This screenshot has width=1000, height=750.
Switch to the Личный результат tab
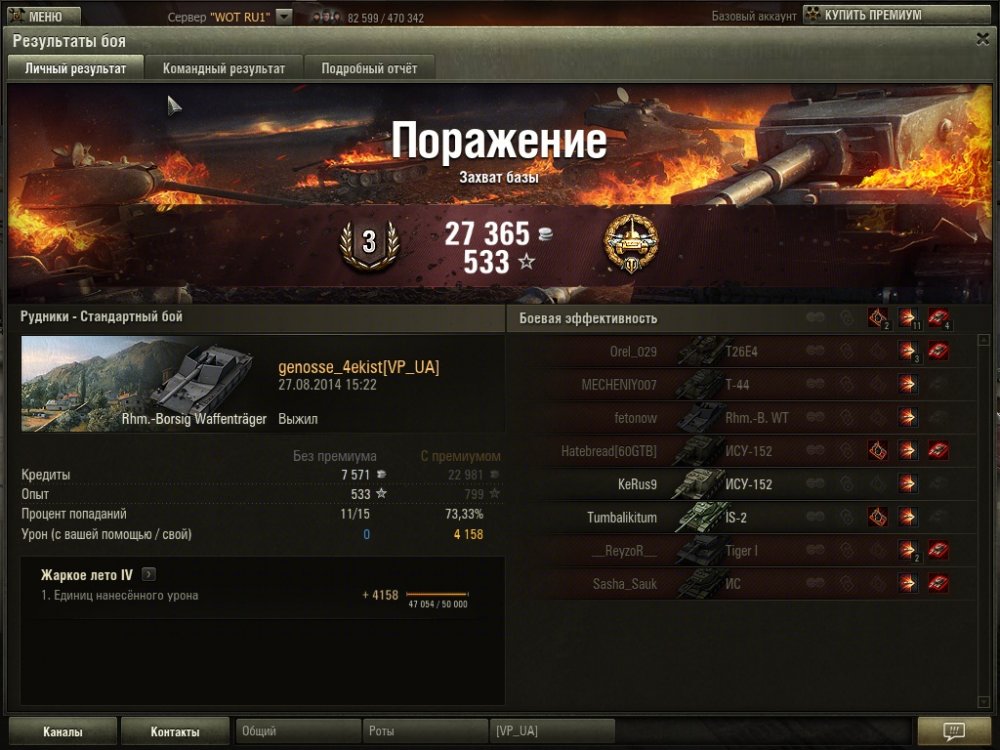tap(76, 69)
